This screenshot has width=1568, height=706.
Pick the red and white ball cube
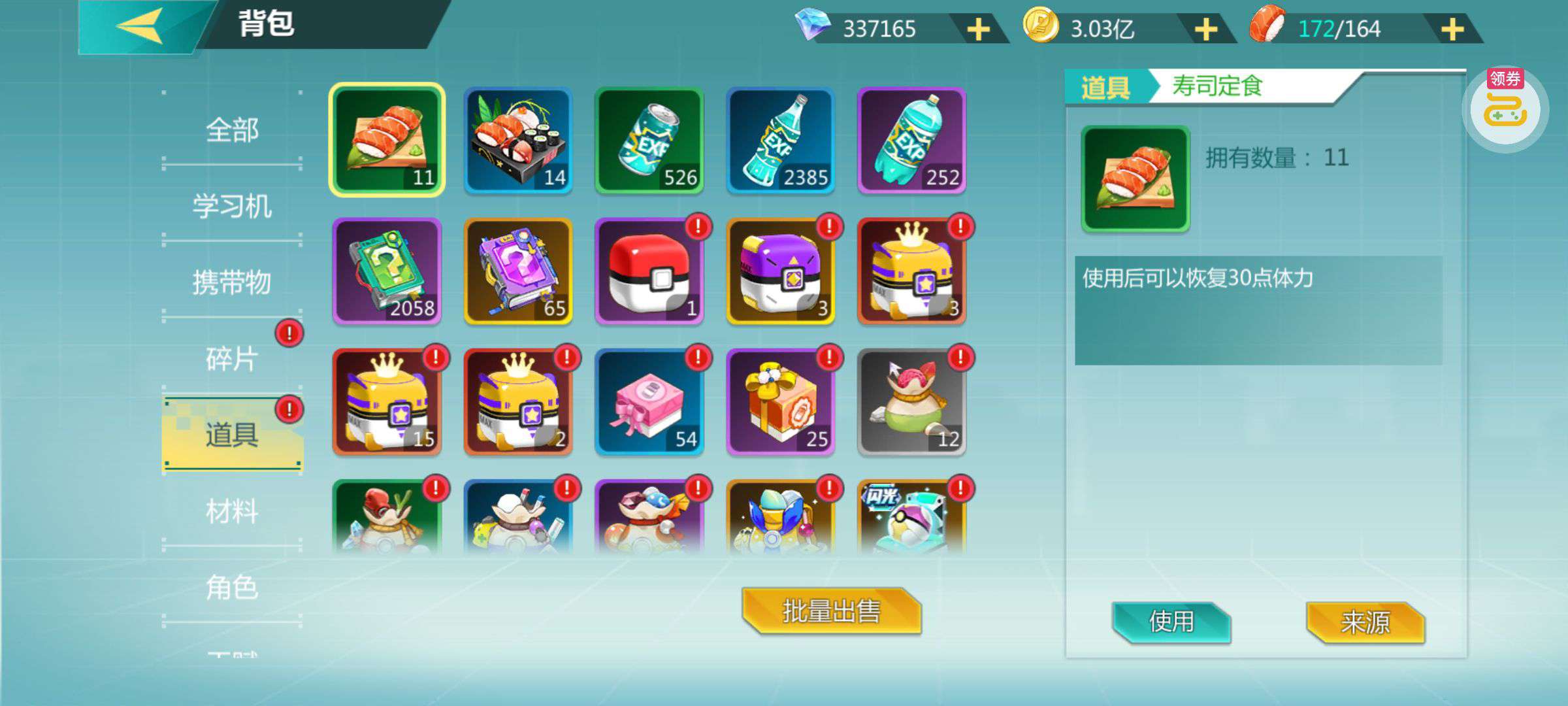(x=649, y=271)
